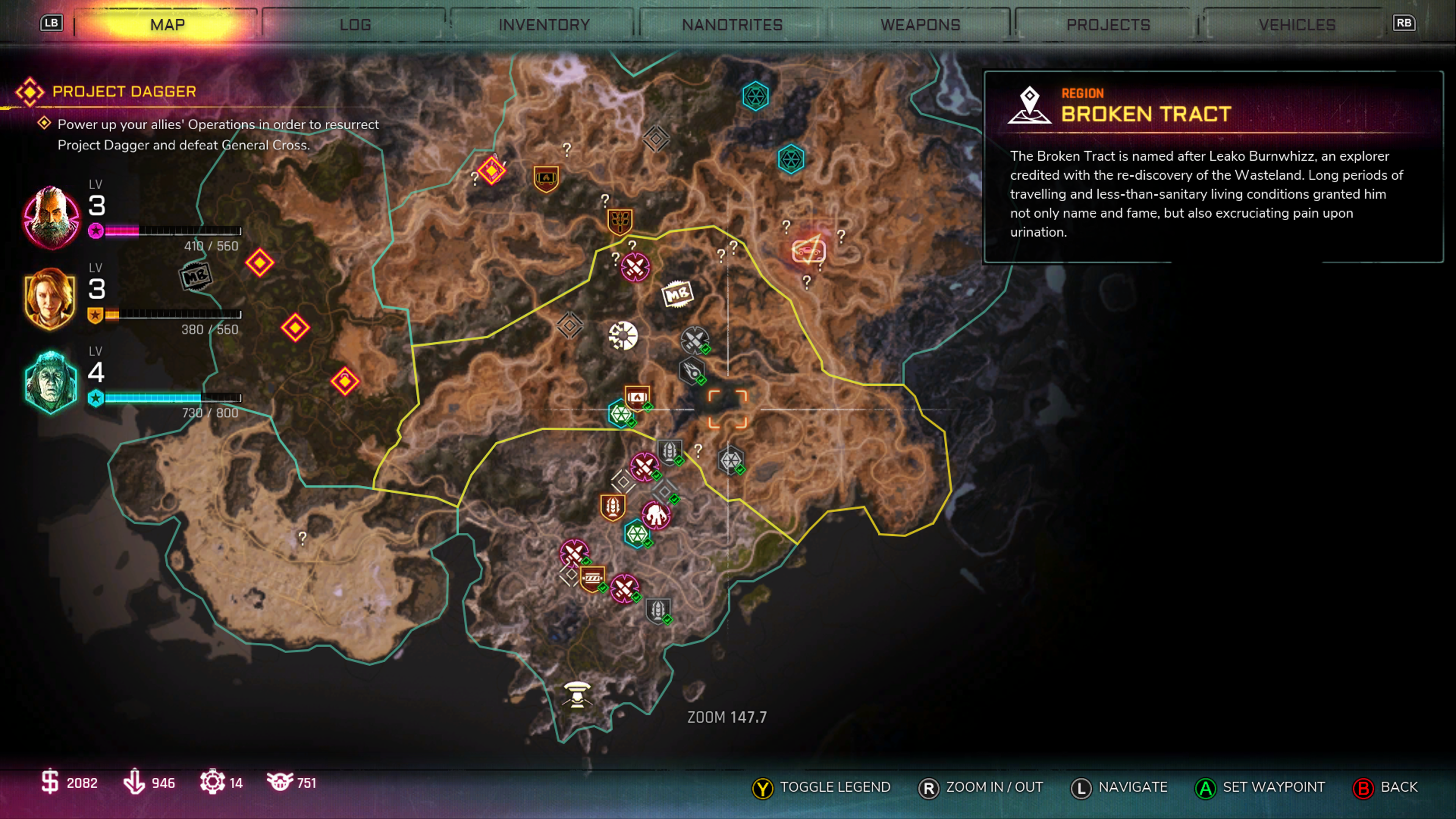Click the orange map cursor reticle
The width and height of the screenshot is (1456, 819).
pos(728,409)
